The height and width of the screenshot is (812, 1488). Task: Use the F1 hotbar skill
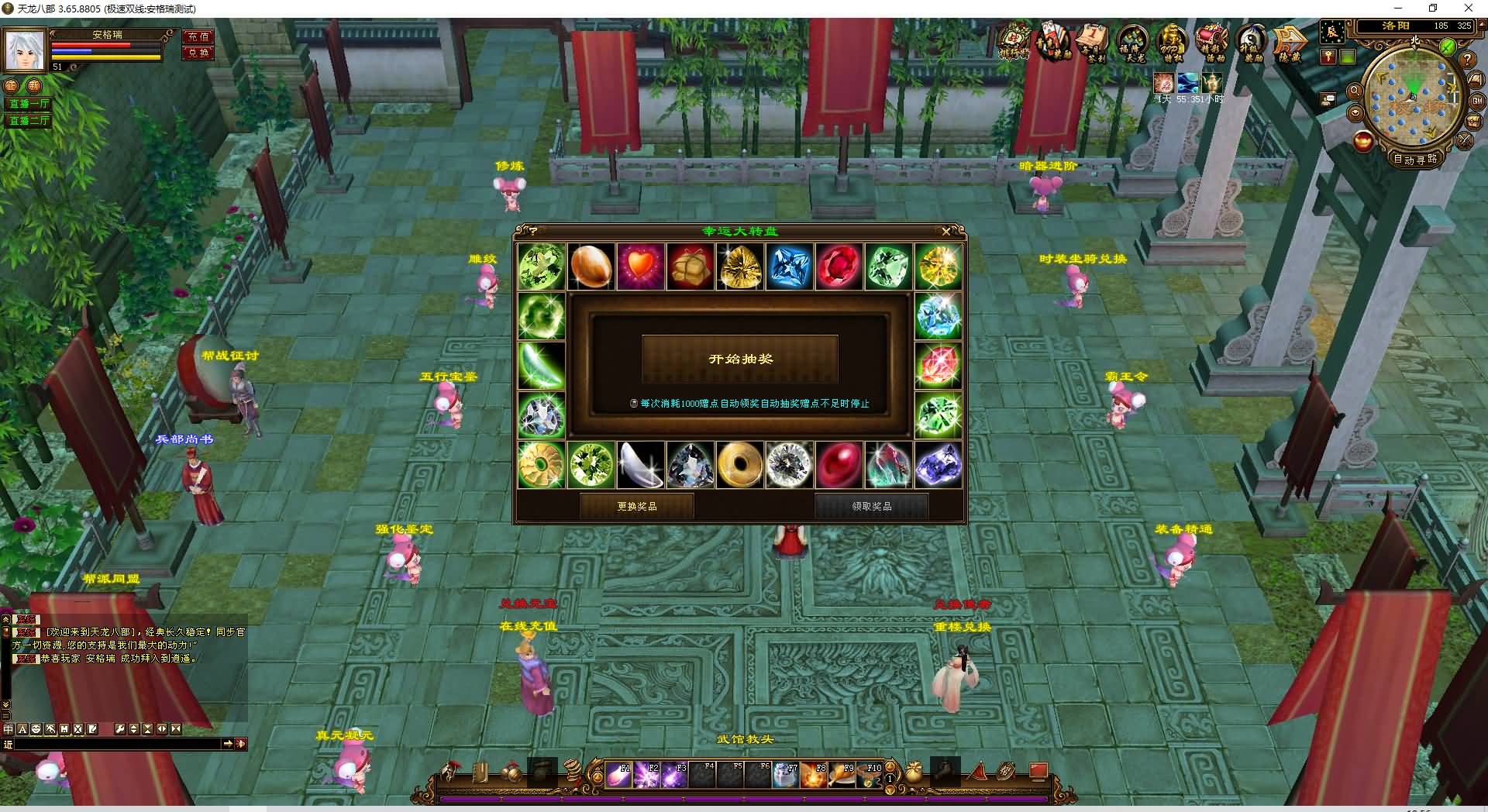618,774
